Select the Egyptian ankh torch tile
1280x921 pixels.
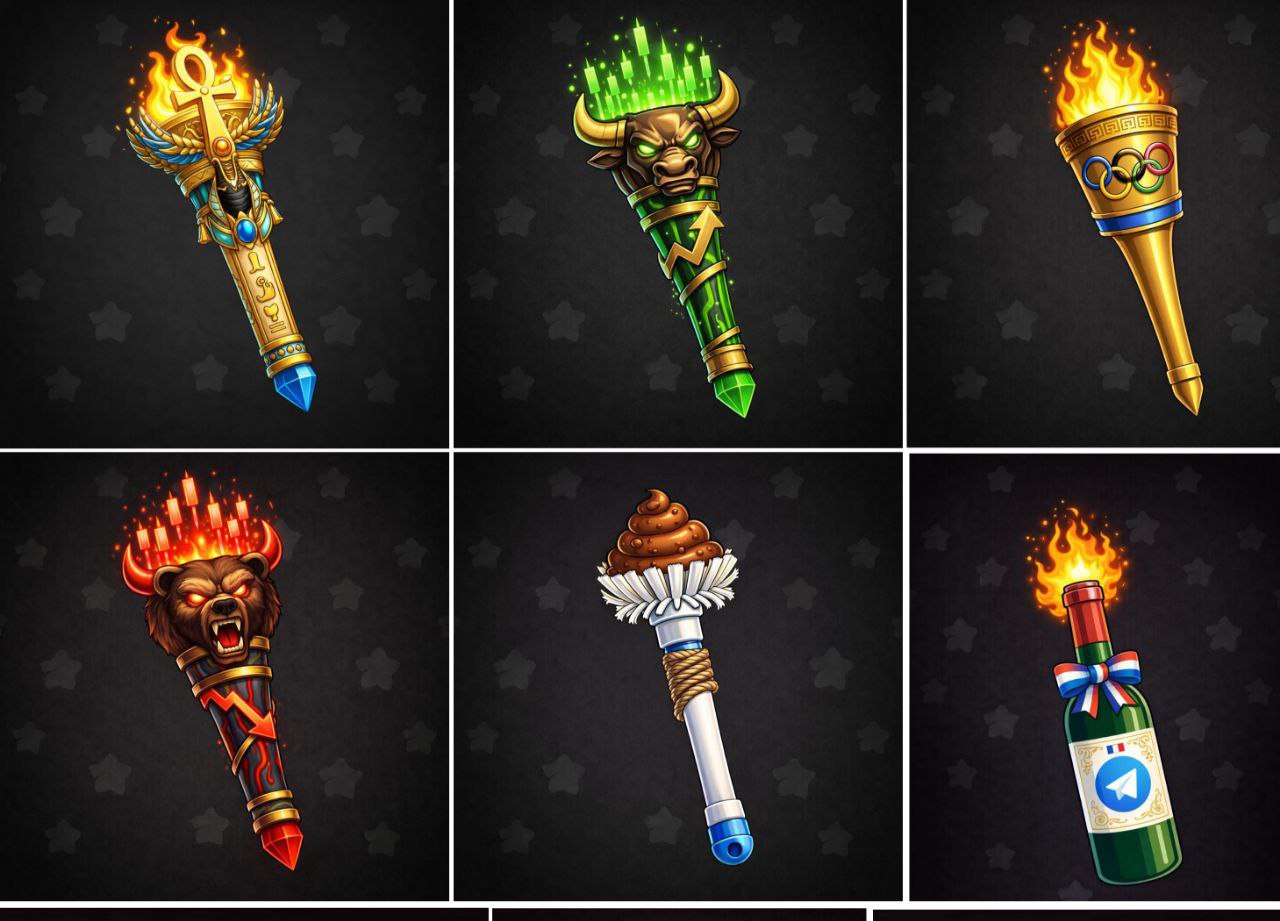(224, 222)
